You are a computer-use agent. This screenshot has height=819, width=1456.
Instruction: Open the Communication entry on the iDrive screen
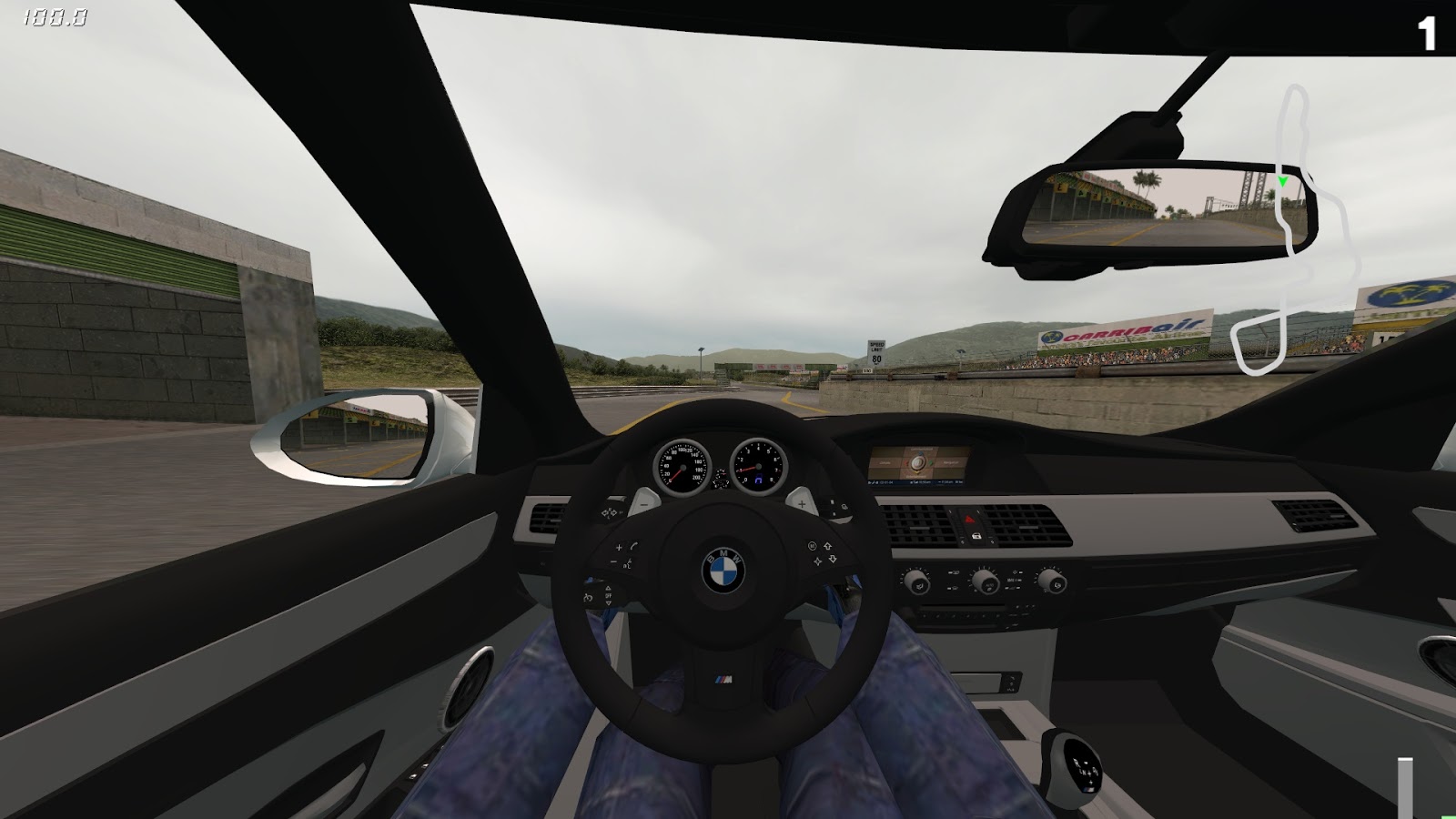tap(921, 449)
